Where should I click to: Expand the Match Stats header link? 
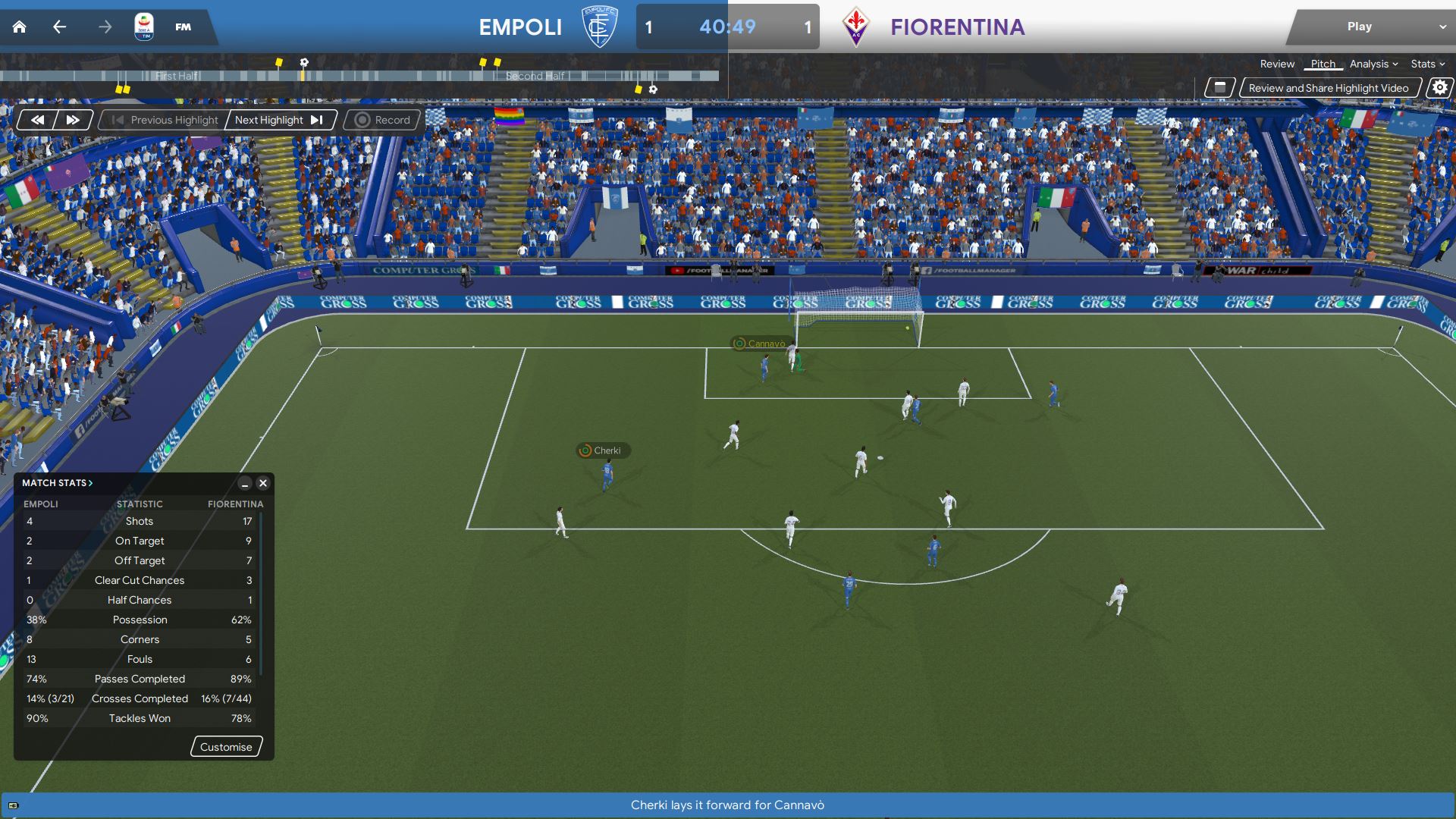coord(58,483)
